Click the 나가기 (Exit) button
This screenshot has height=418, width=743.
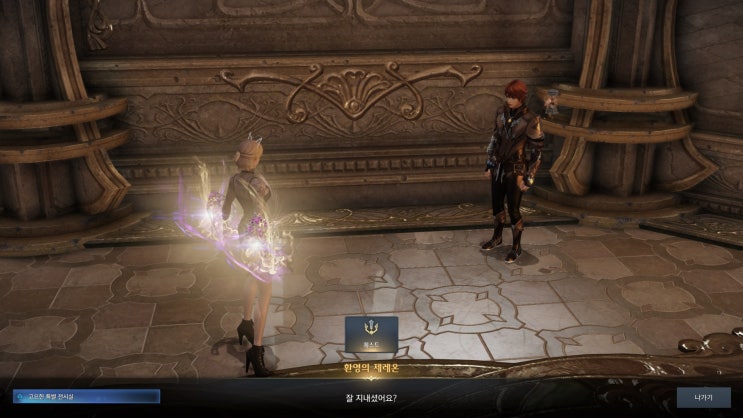[703, 396]
